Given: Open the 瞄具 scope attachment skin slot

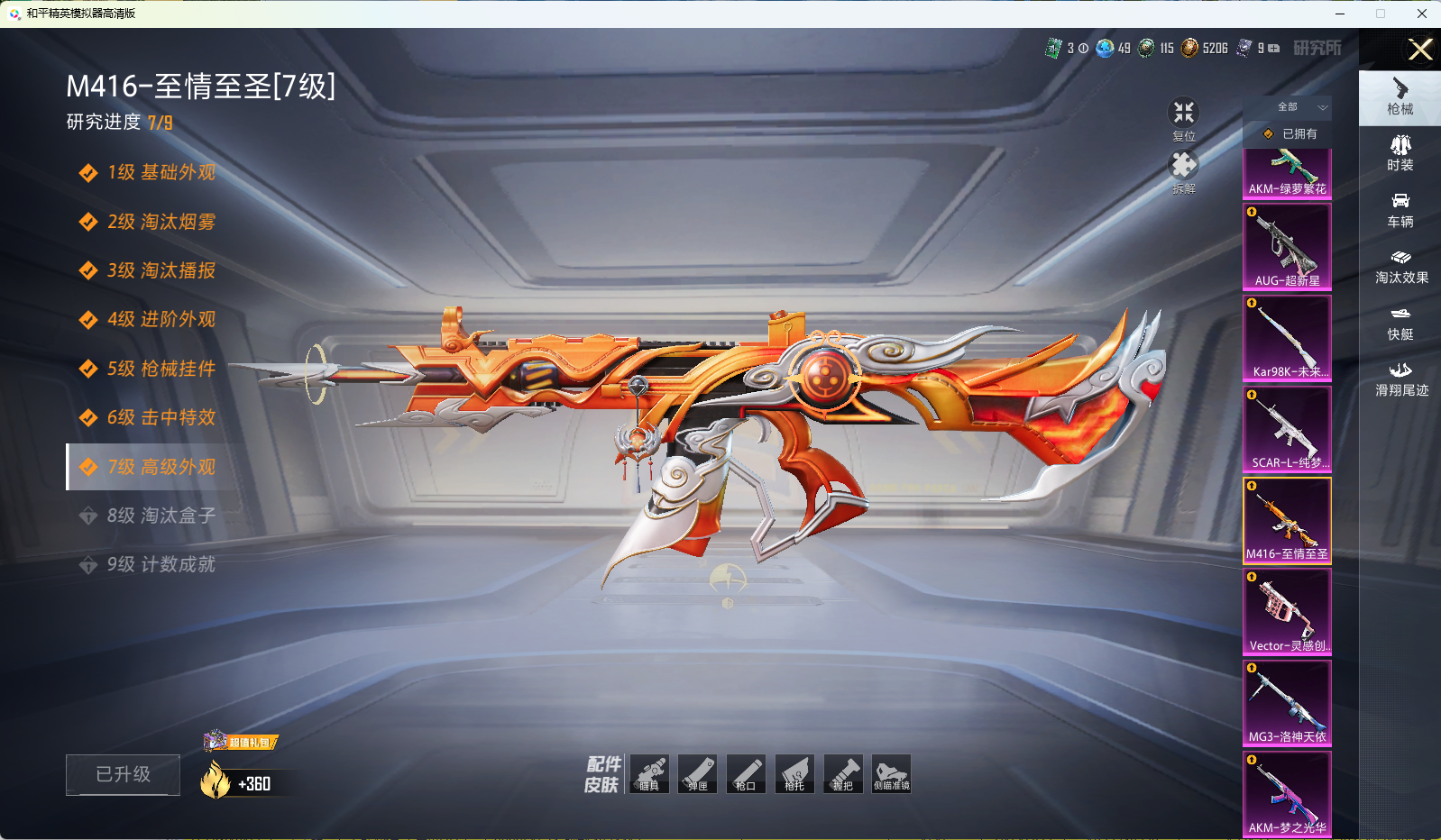Looking at the screenshot, I should [649, 774].
